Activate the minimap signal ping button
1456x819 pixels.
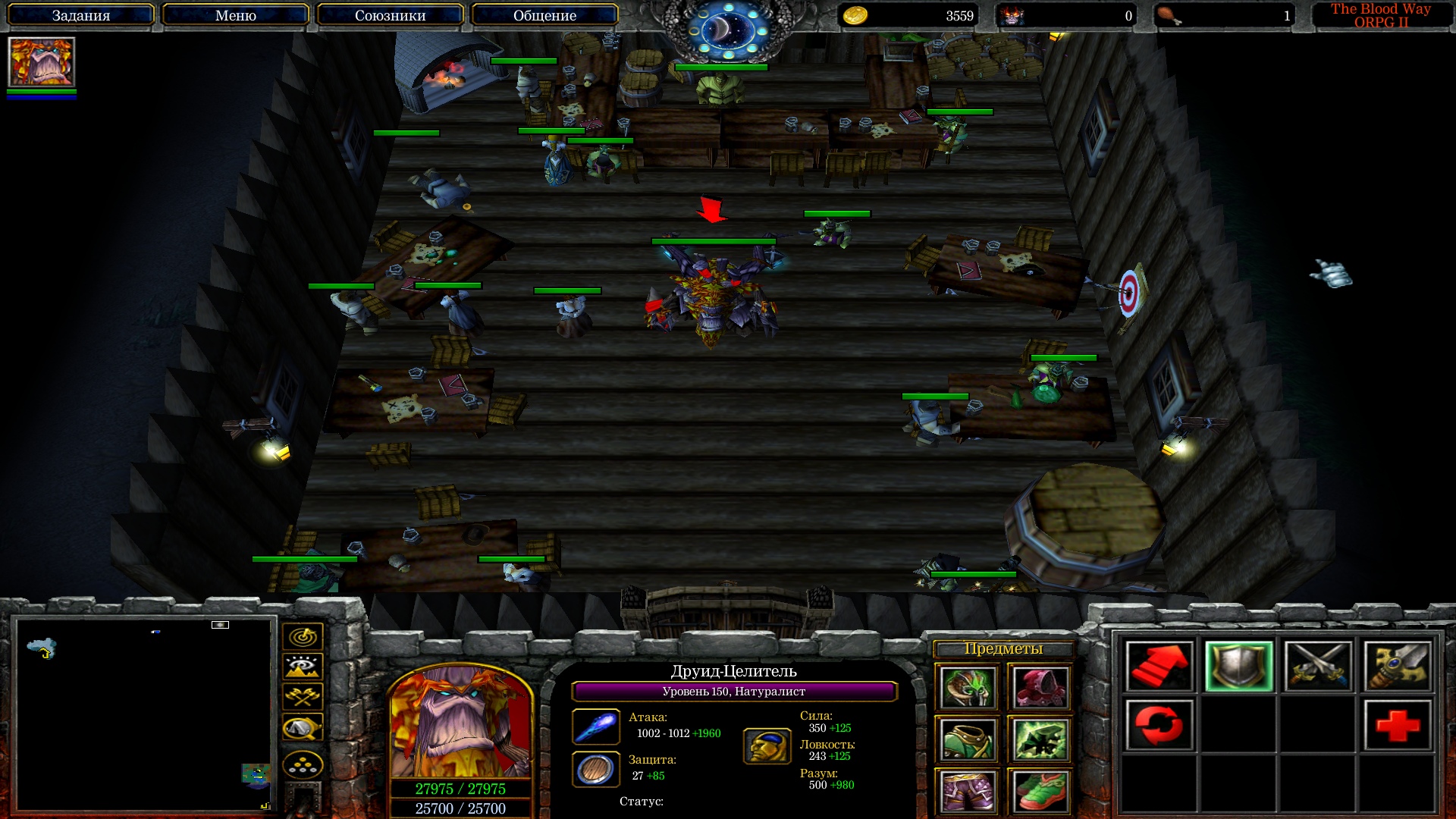point(303,637)
